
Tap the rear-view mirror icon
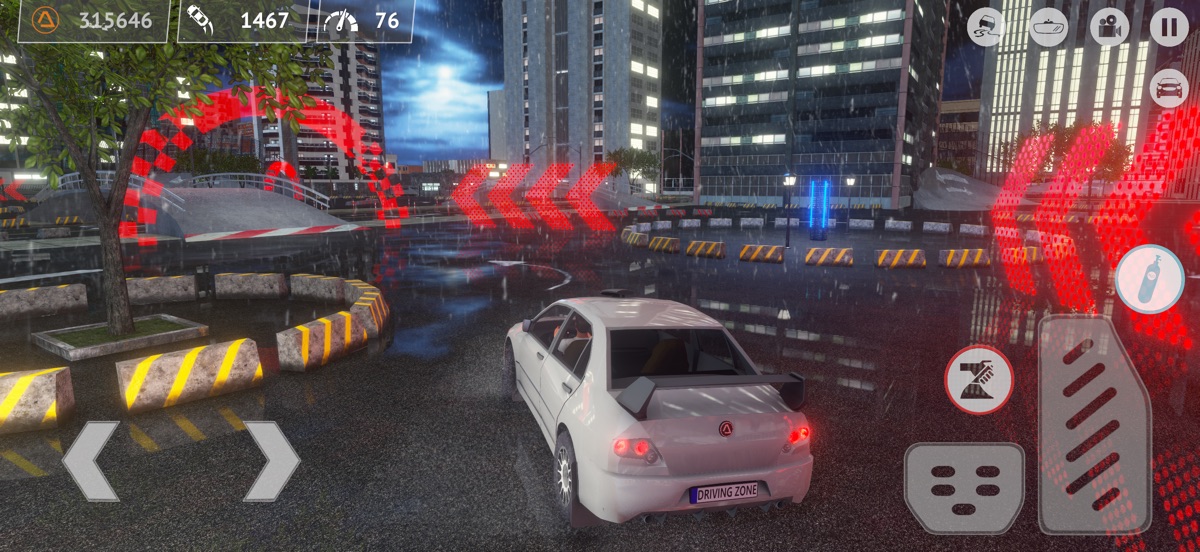(x=1048, y=27)
